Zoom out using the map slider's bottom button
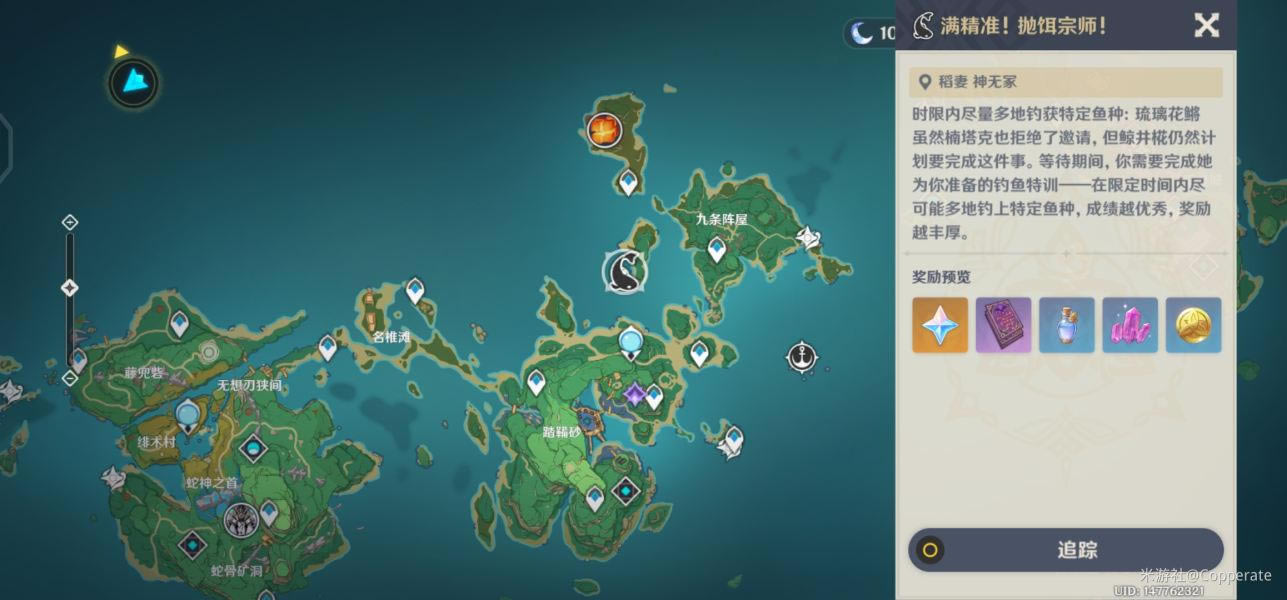This screenshot has height=600, width=1287. point(70,378)
